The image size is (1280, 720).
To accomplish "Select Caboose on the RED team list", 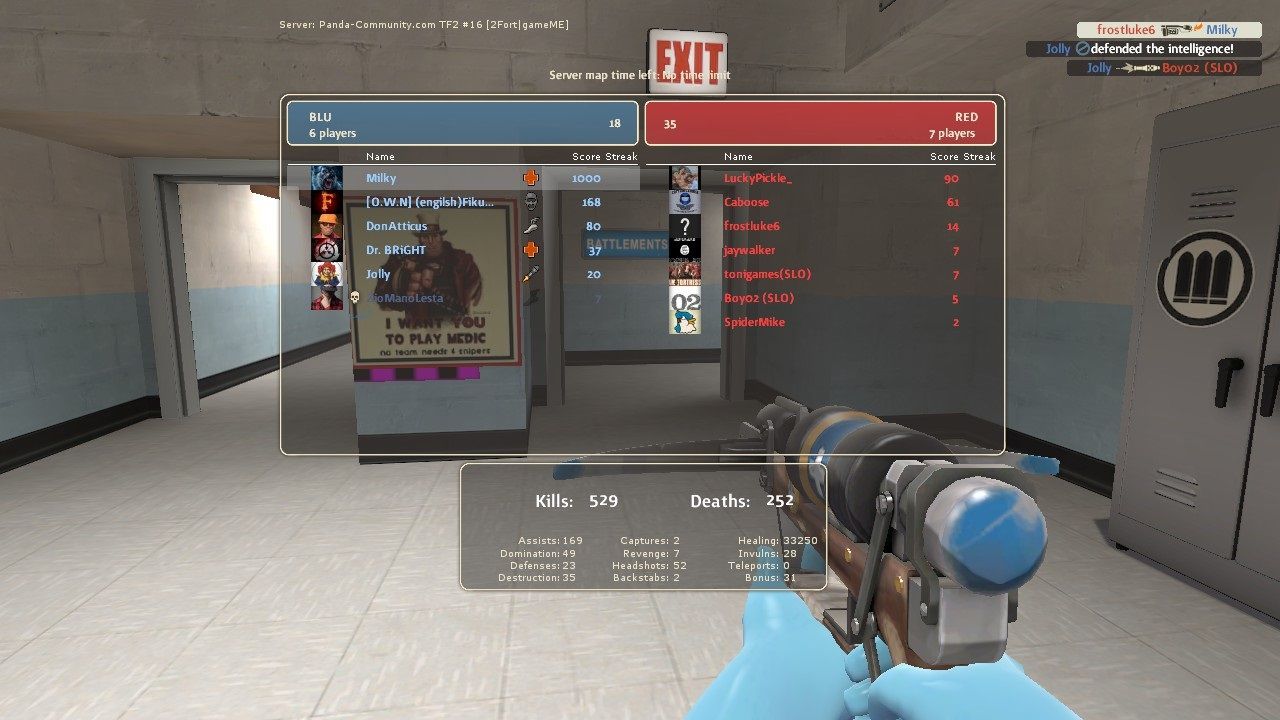I will [745, 201].
